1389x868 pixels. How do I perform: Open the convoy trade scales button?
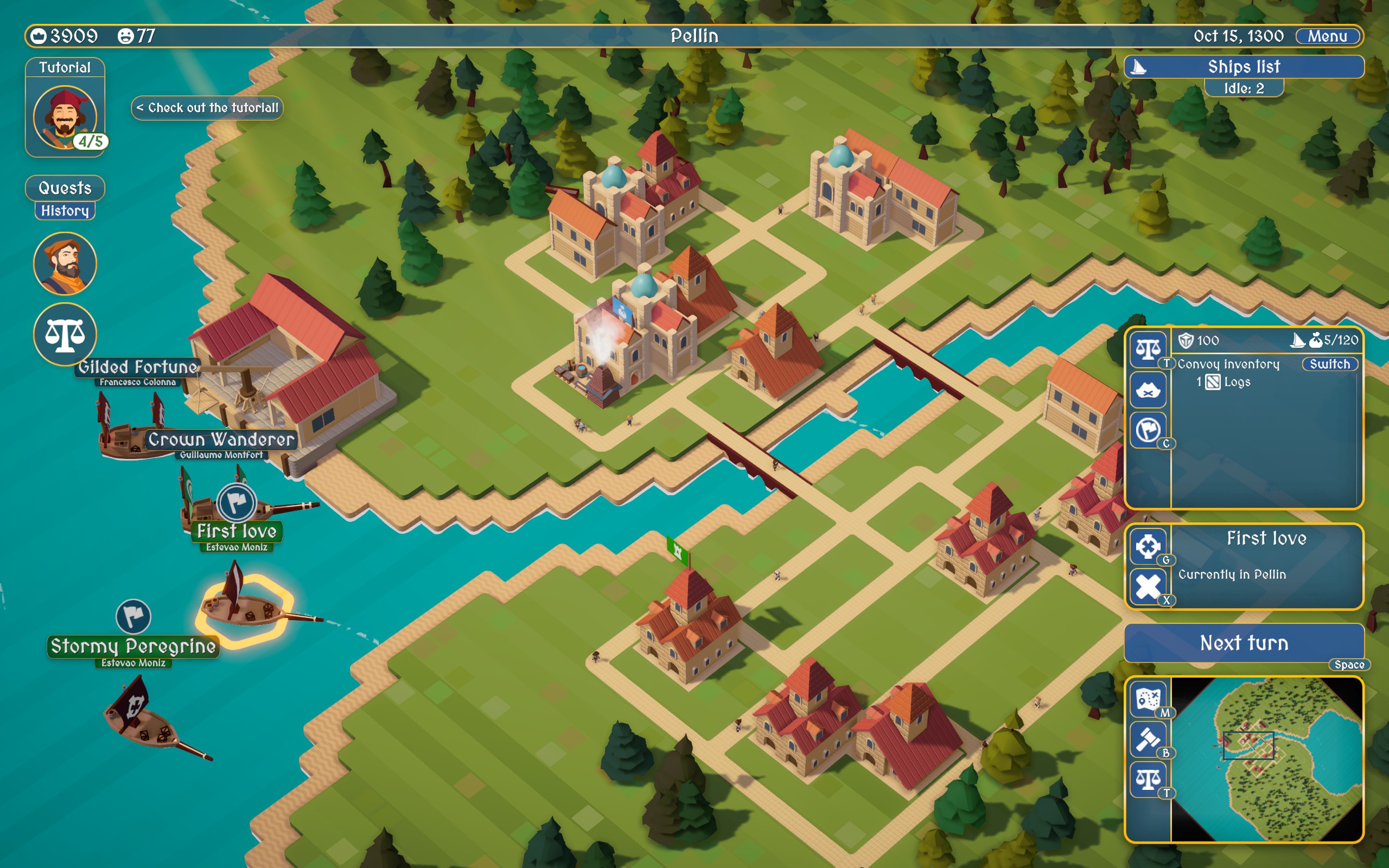[1148, 348]
